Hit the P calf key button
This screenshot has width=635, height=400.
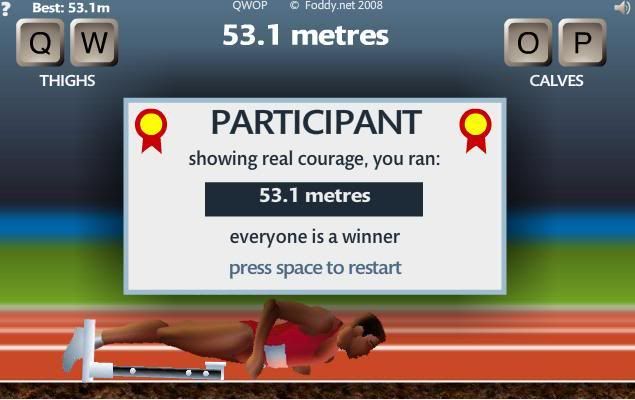pyautogui.click(x=581, y=42)
